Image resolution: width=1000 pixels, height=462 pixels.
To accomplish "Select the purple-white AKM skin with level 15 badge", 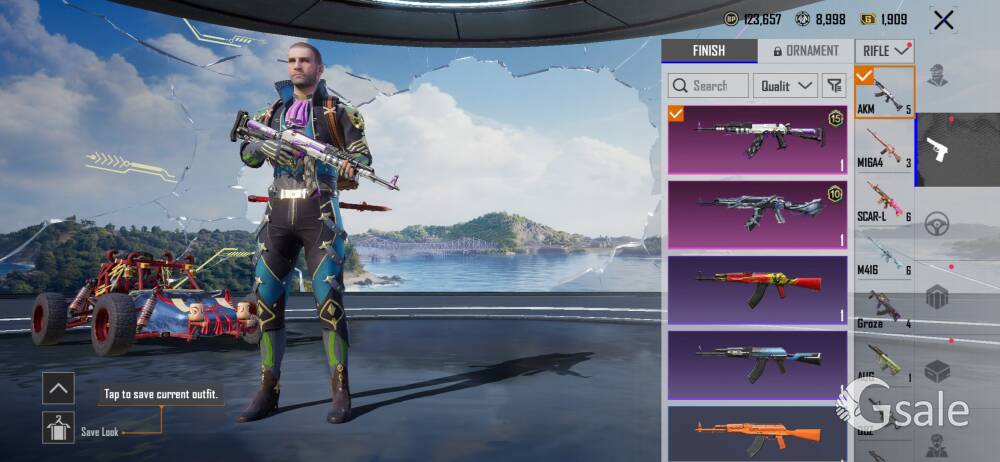I will pyautogui.click(x=757, y=140).
